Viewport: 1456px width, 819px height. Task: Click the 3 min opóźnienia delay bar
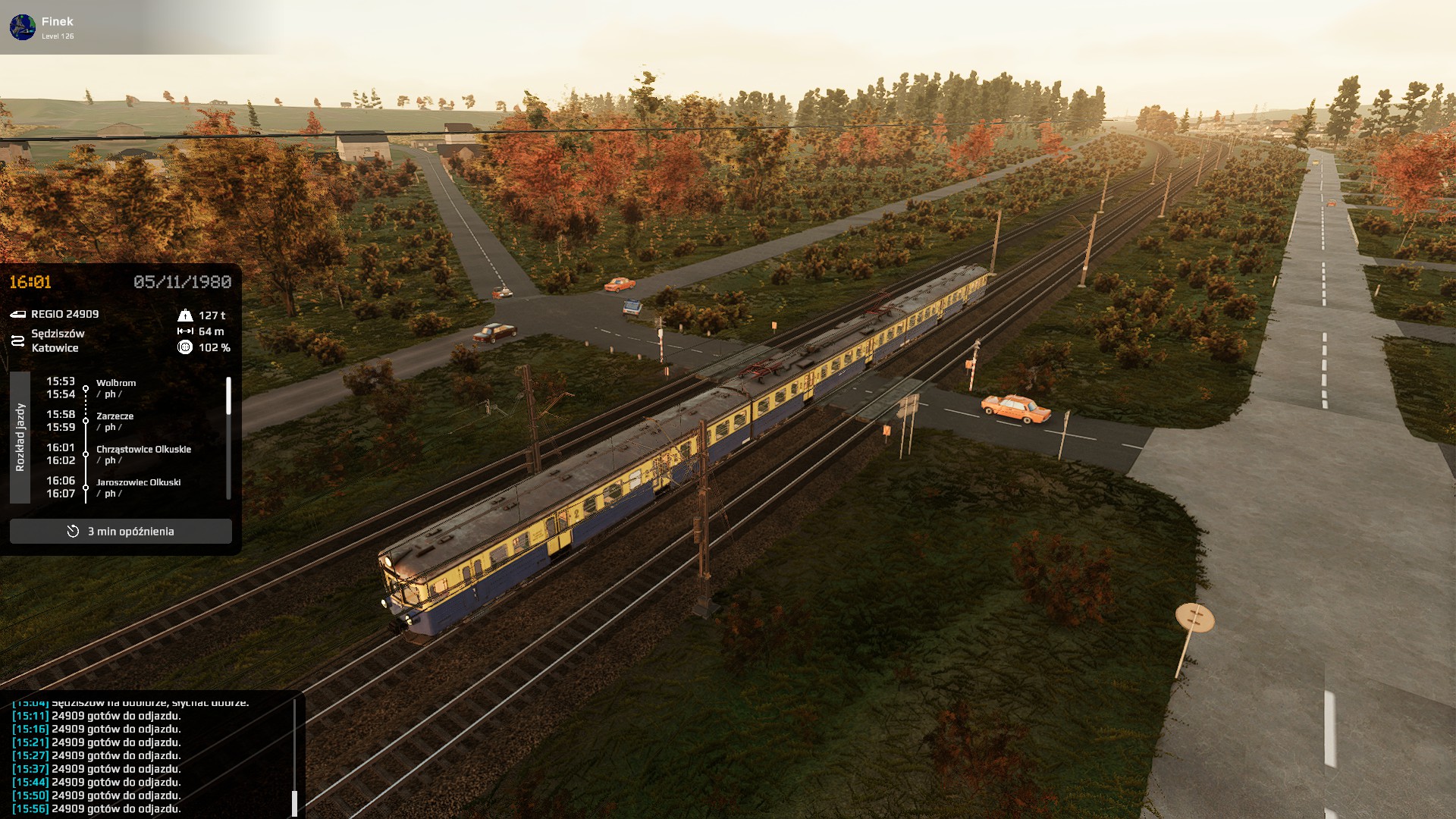[x=121, y=531]
